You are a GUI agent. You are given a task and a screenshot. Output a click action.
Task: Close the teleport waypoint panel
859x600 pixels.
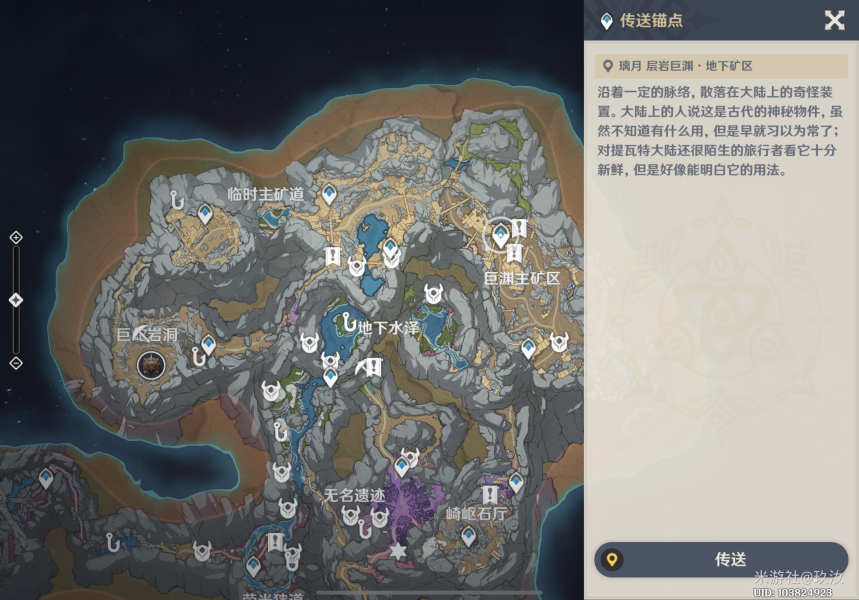(834, 20)
